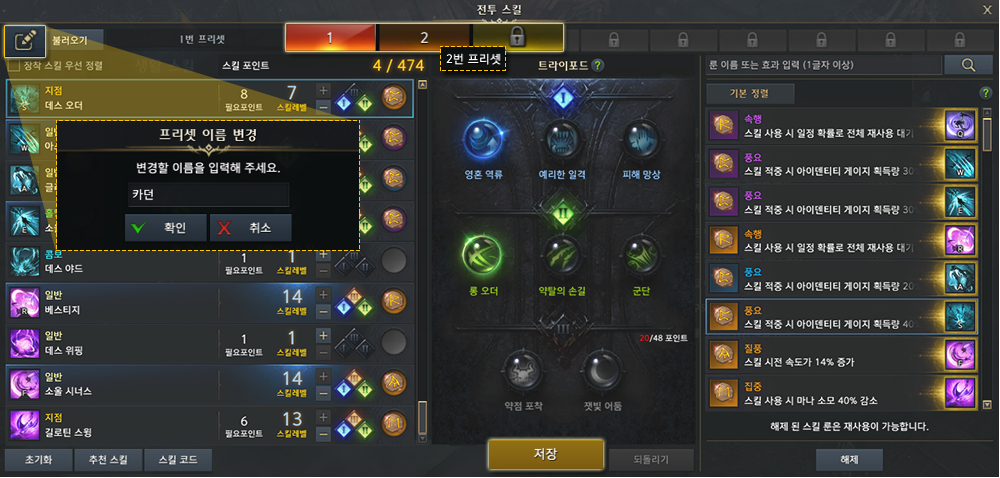Cancel renaming with the 취소 button
Image resolution: width=1000 pixels, height=478 pixels.
250,227
